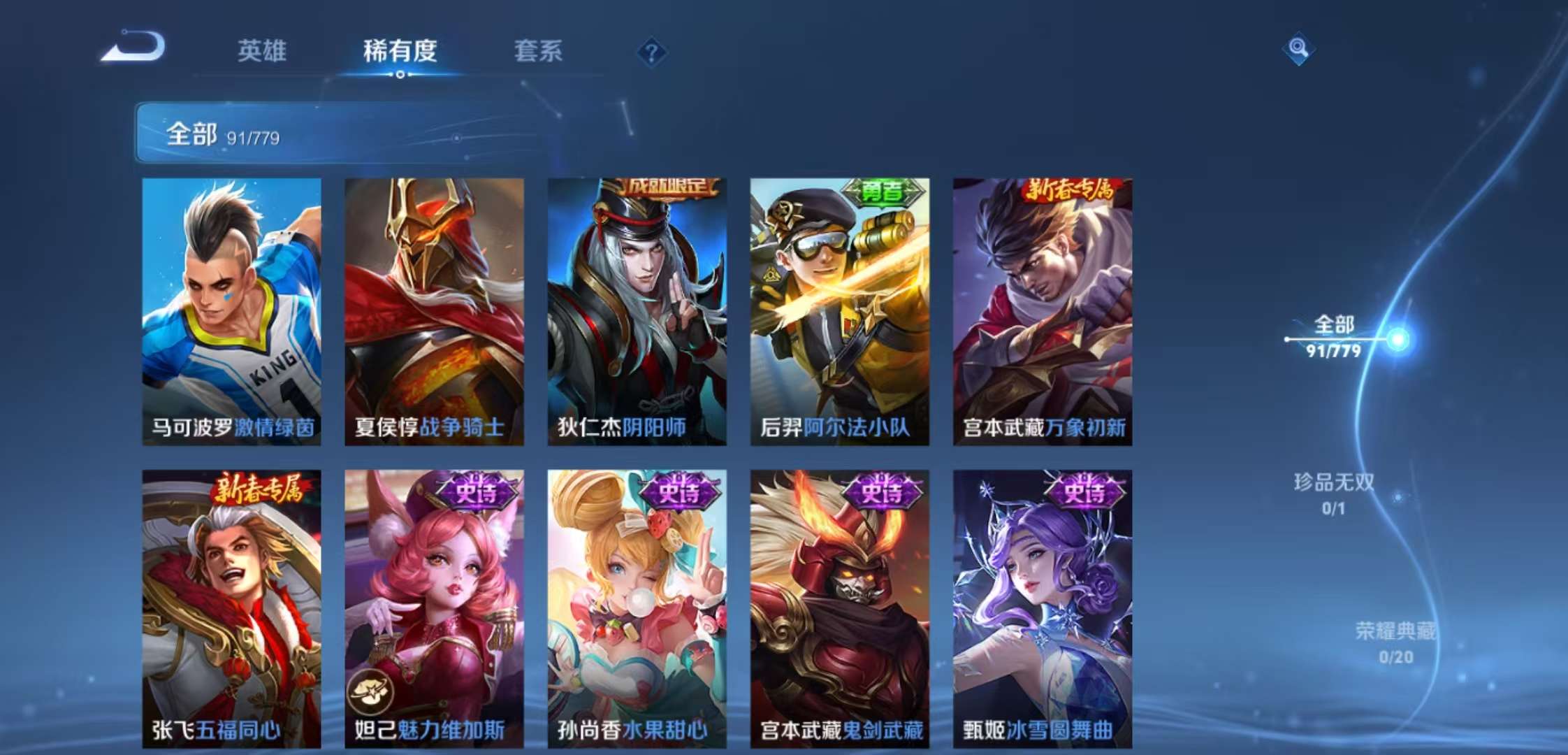Open the 夏侯惇战争骑士 skin
This screenshot has height=755, width=1568.
pyautogui.click(x=433, y=308)
